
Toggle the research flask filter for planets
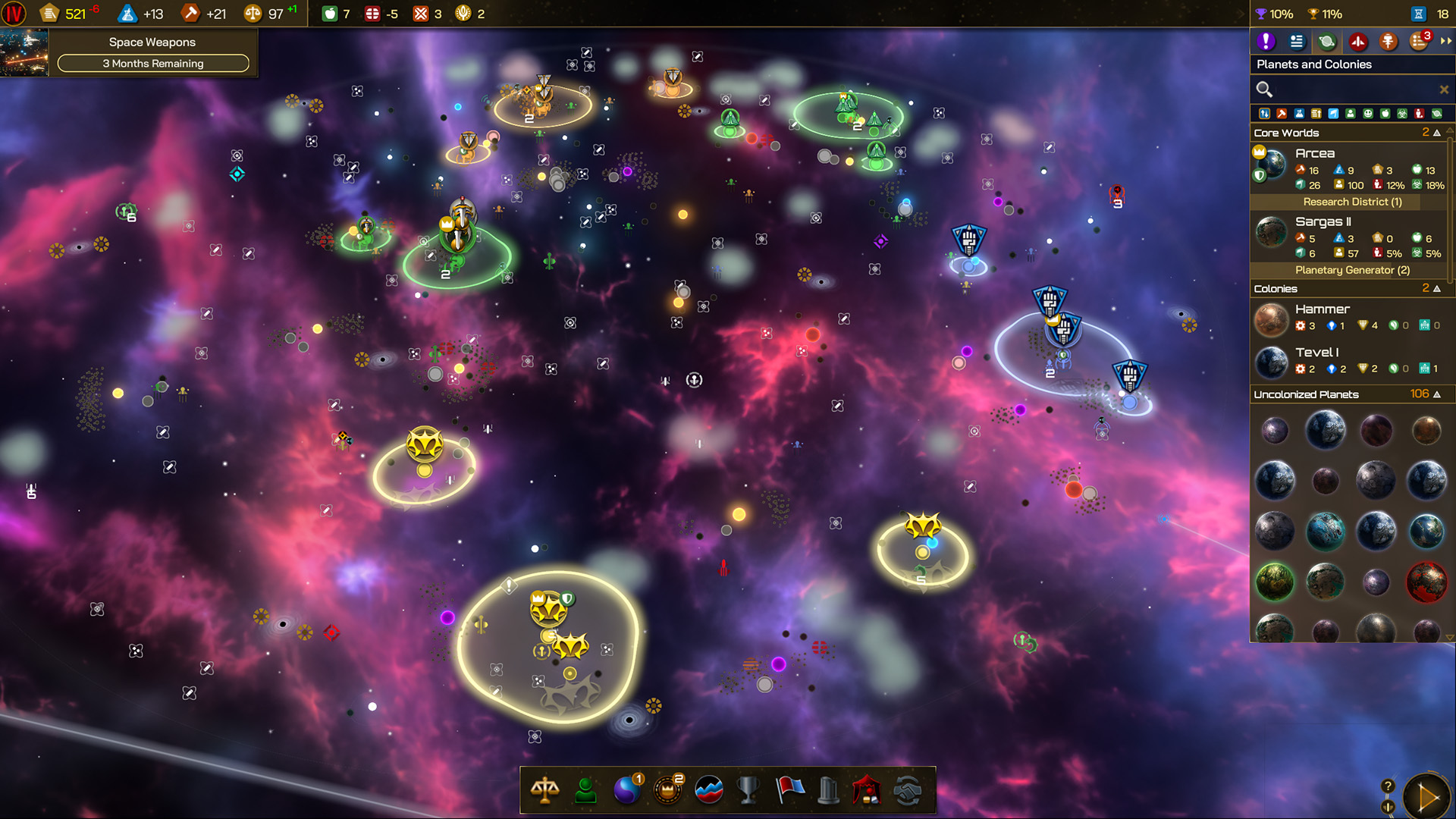(x=1299, y=115)
